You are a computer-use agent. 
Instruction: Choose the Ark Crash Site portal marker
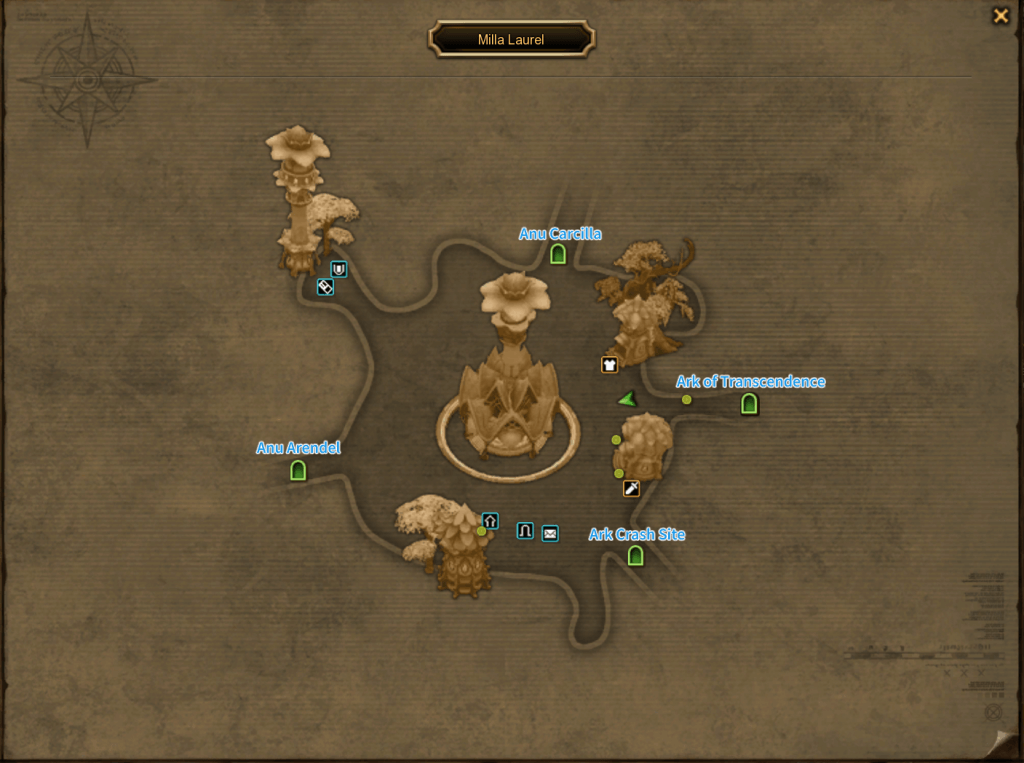pos(635,555)
